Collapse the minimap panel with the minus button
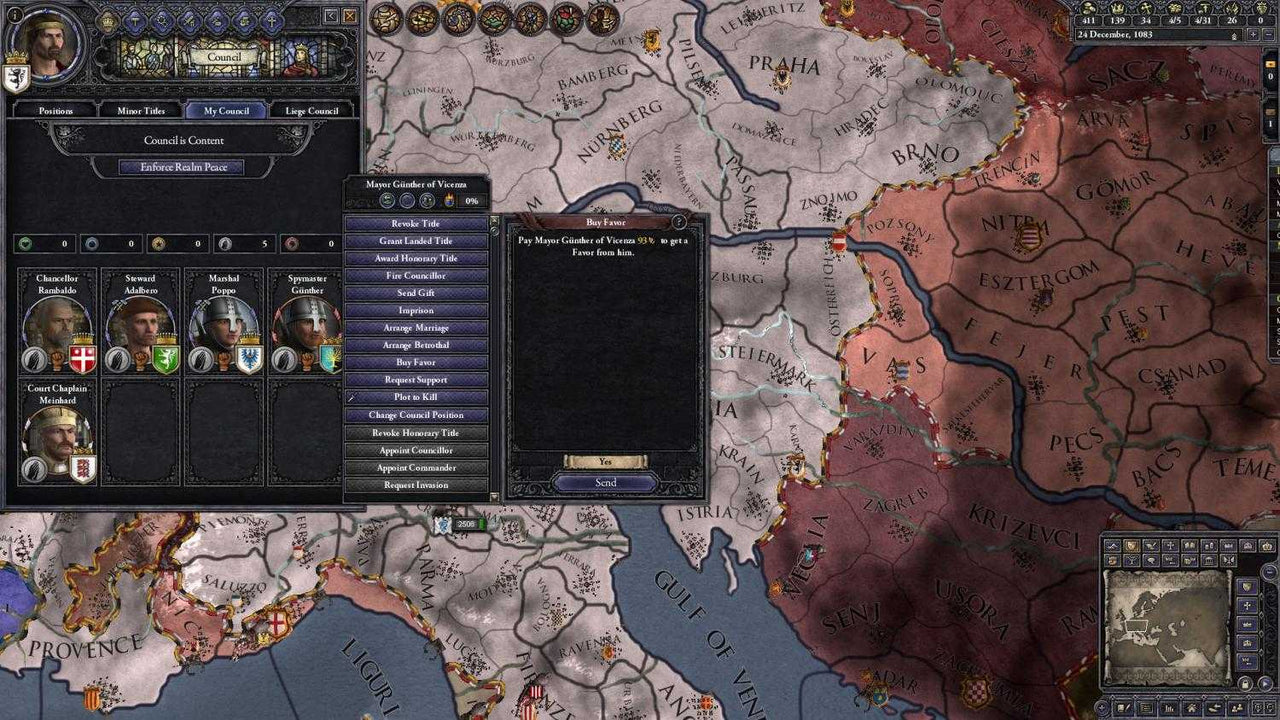The image size is (1280, 720). coord(1268,571)
